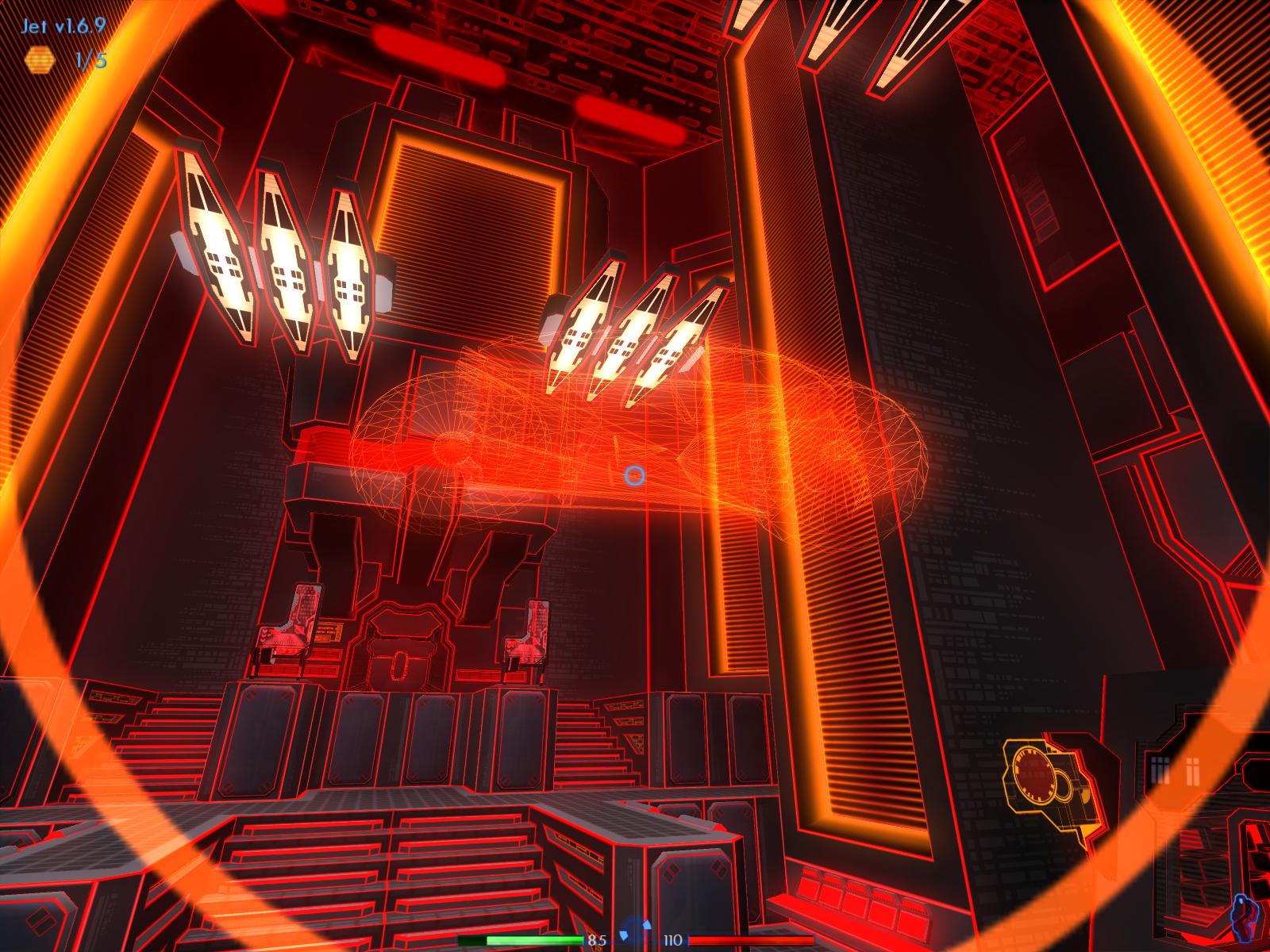
Task: Click the orange hexagon build notes icon
Action: point(37,59)
